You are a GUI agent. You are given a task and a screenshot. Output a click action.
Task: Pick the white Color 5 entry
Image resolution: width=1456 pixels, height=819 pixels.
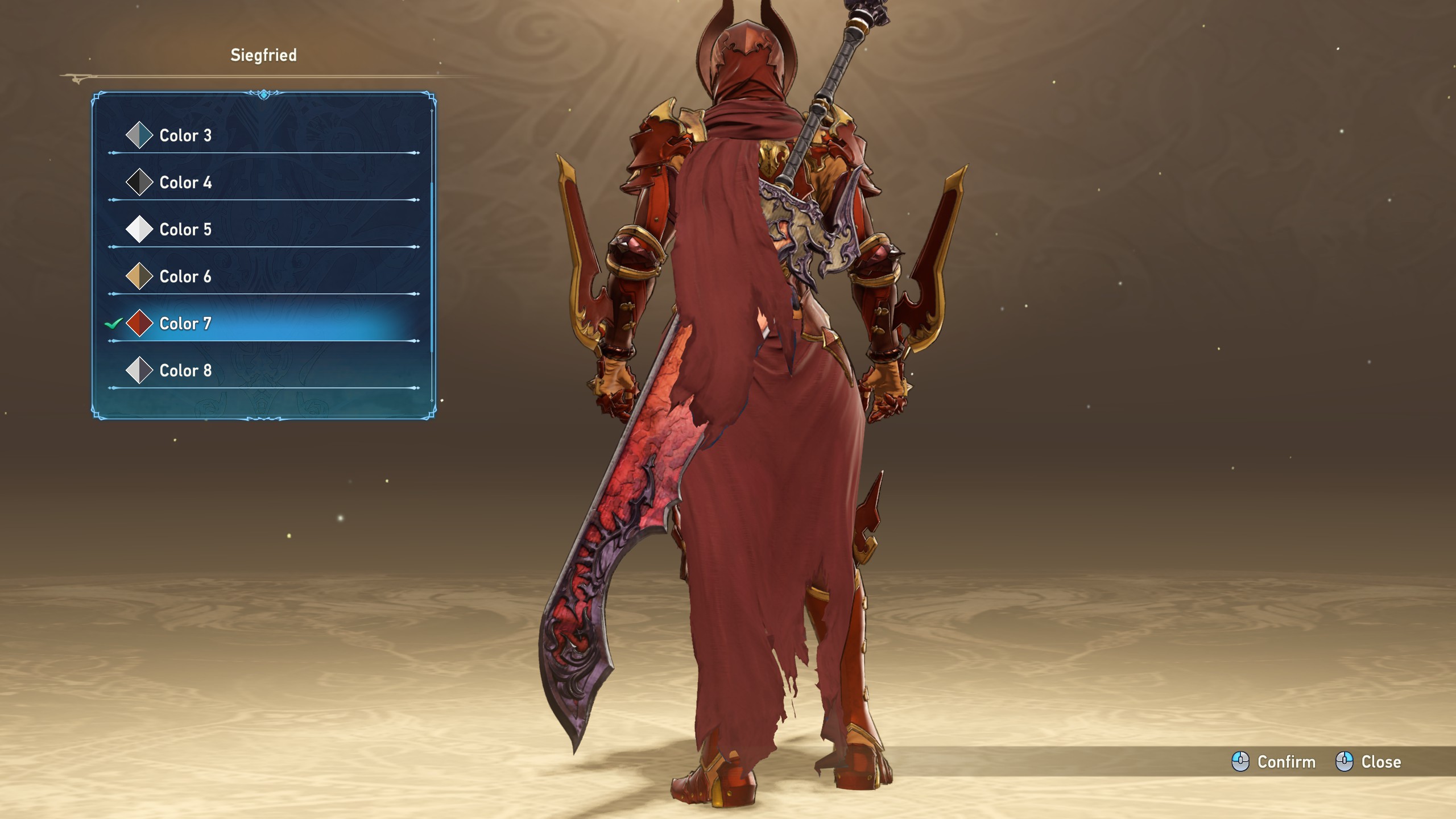[185, 230]
